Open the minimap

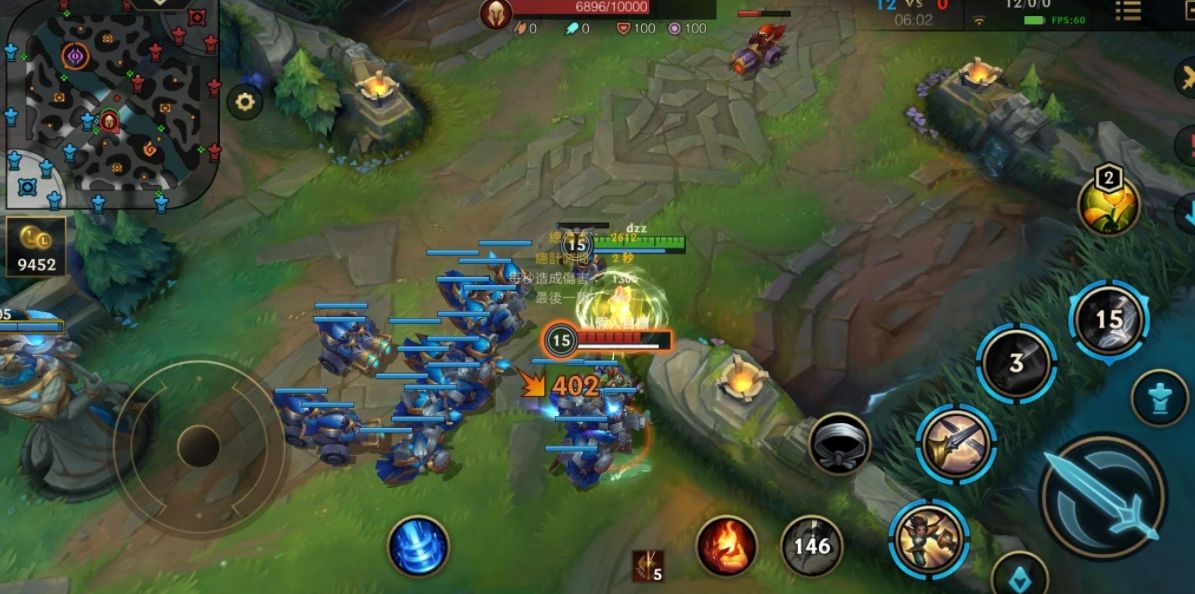point(110,105)
